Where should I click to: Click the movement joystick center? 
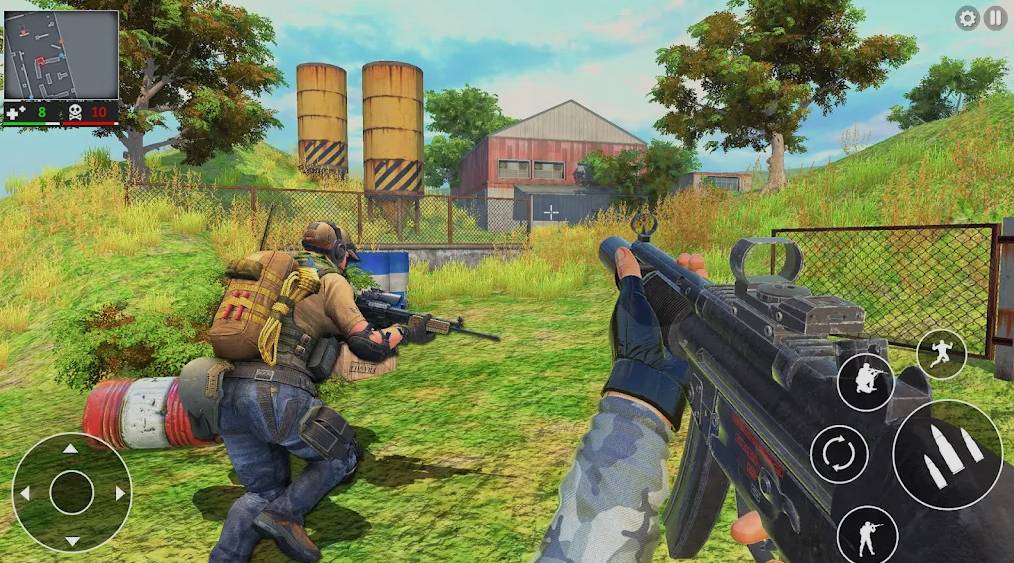point(71,492)
